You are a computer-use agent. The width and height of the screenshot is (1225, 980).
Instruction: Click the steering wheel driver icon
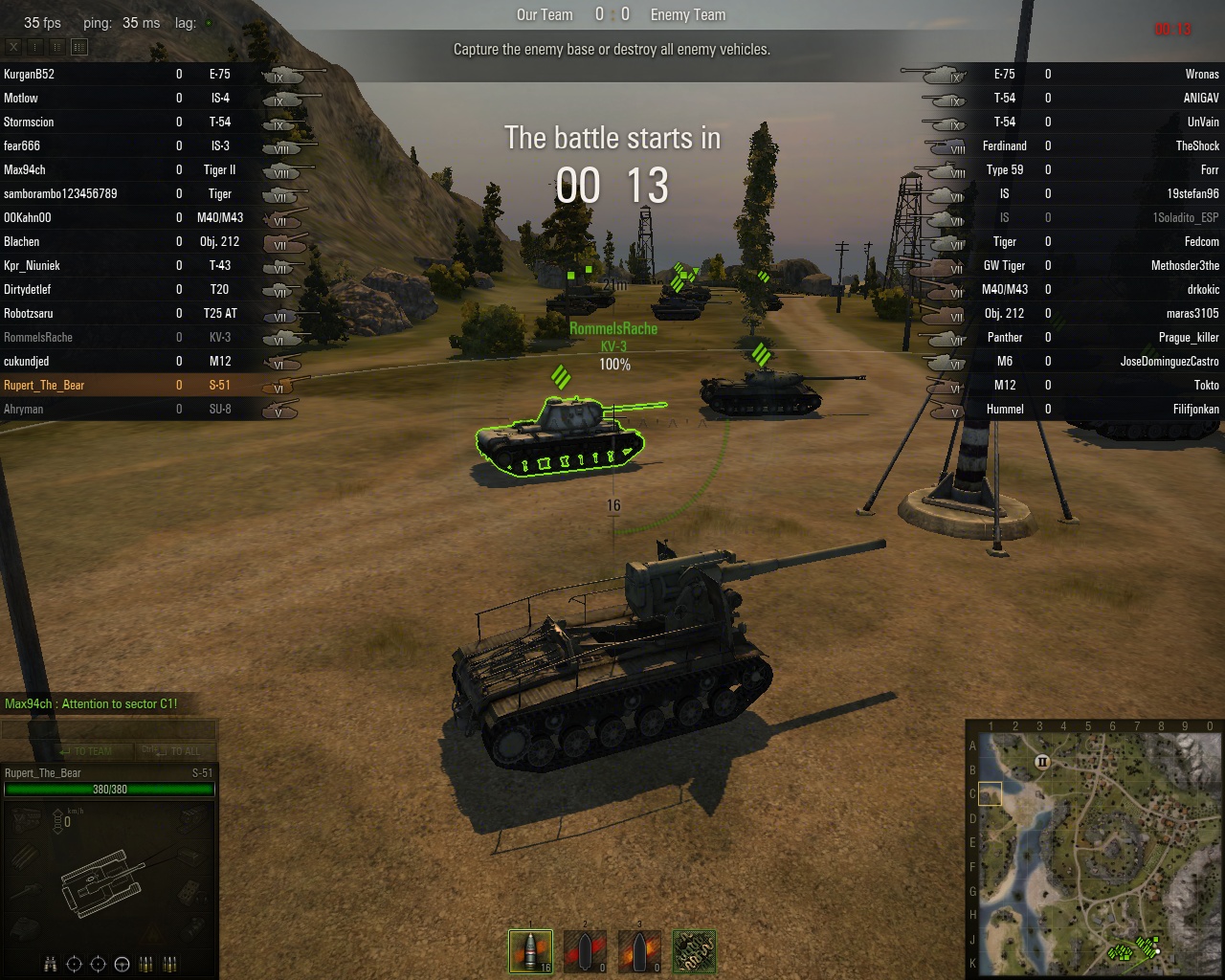point(122,964)
